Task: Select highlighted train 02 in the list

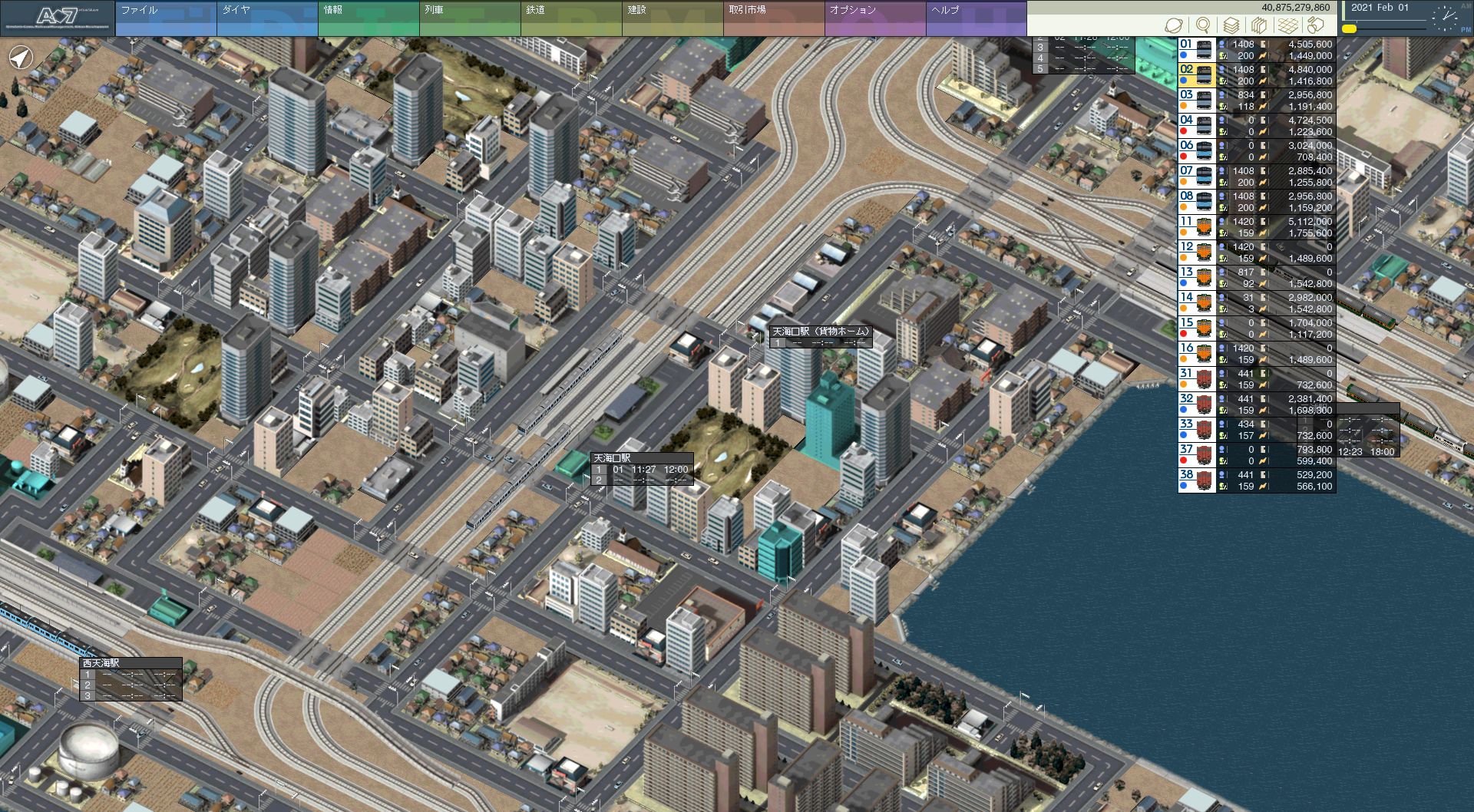Action: click(1257, 75)
